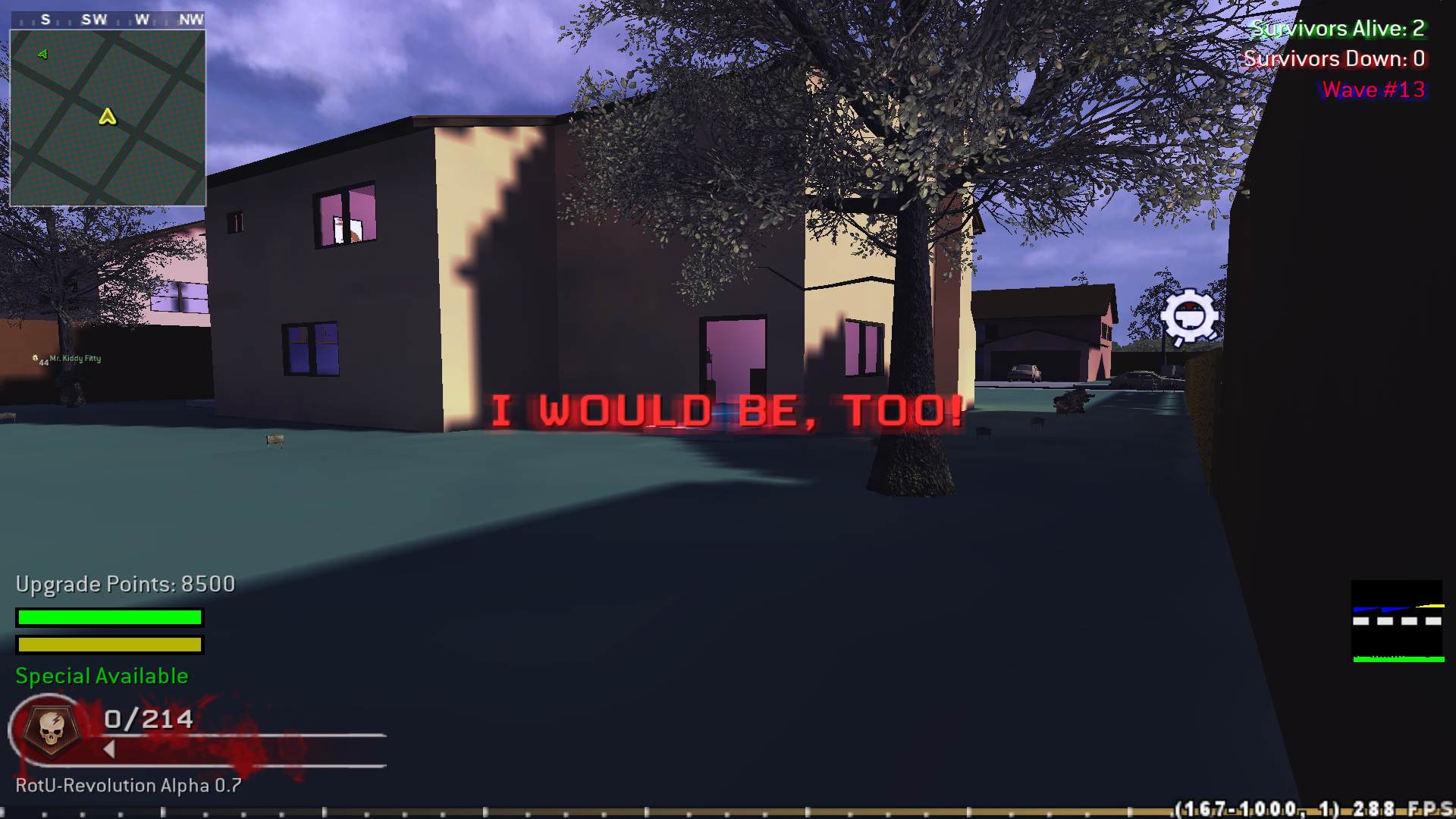
Task: Toggle the Special Available indicator
Action: click(x=102, y=675)
